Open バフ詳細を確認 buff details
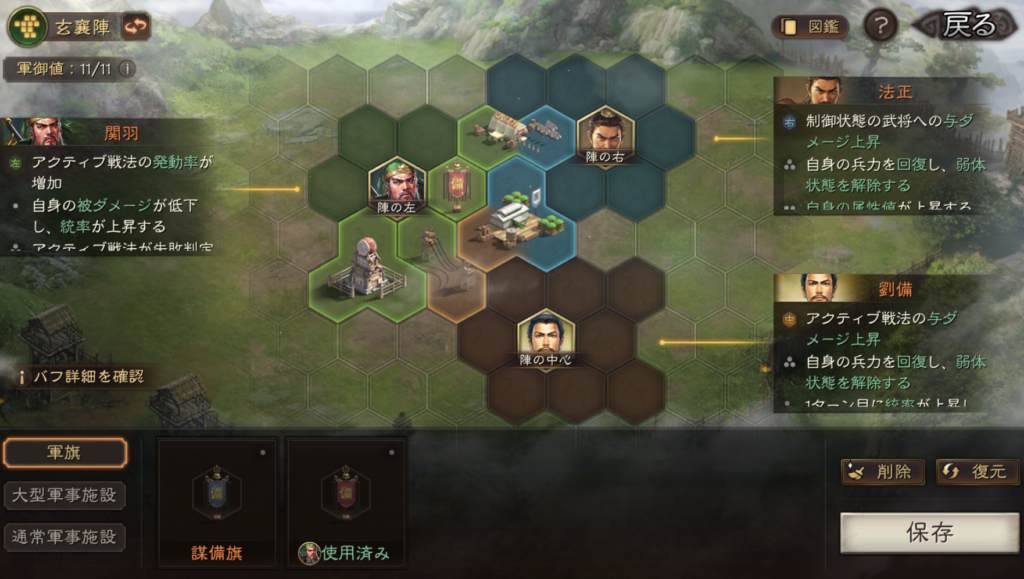The image size is (1024, 579). point(84,376)
